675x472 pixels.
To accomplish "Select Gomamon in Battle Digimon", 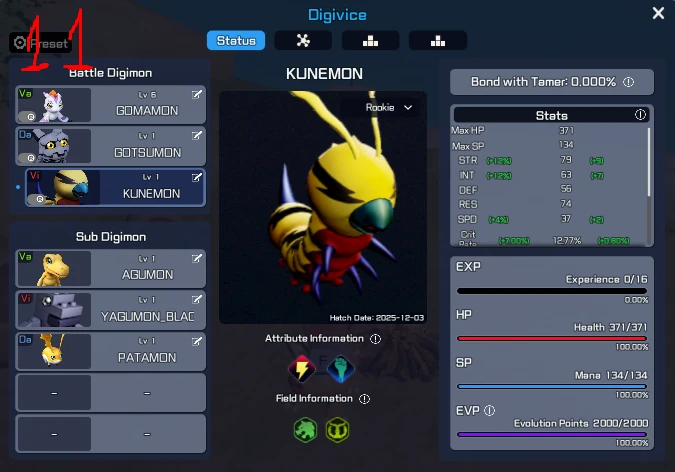I will [x=110, y=105].
